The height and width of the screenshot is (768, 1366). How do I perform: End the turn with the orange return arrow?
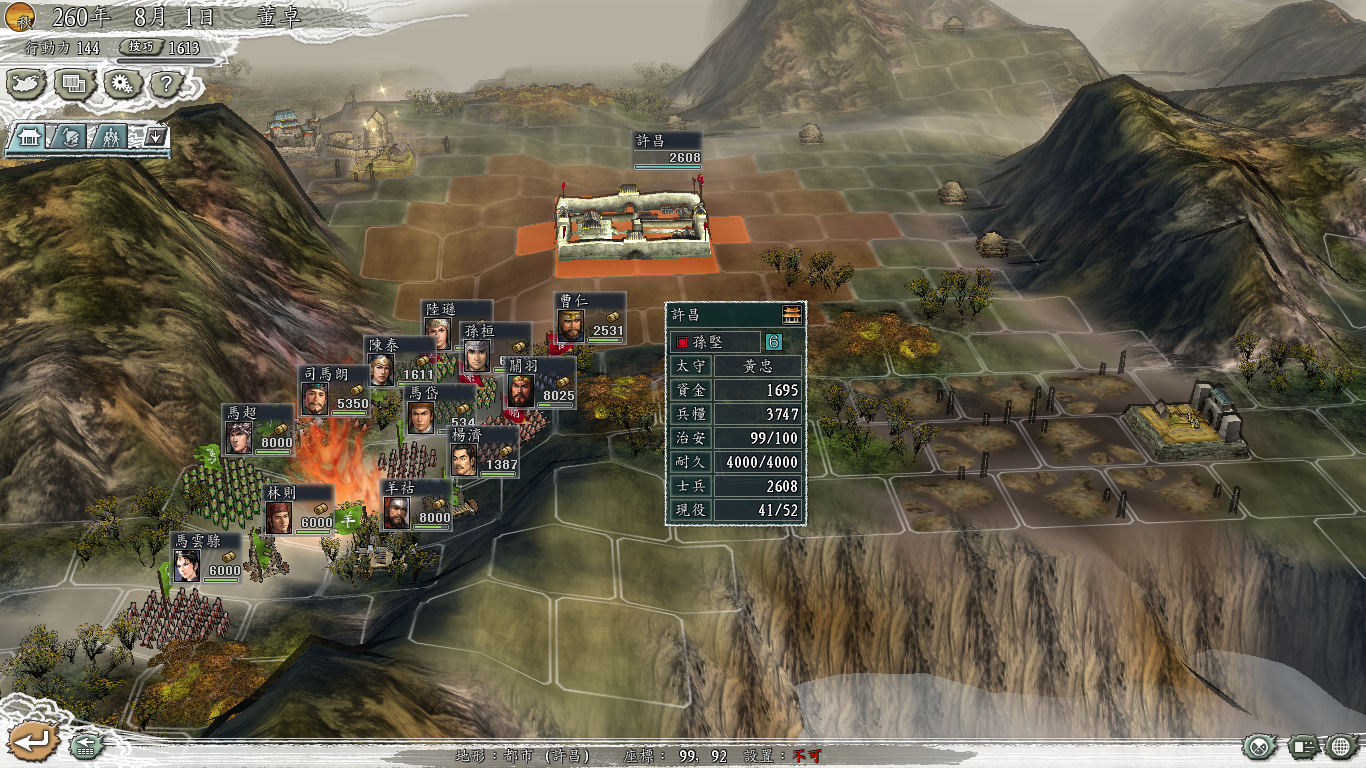coord(32,741)
